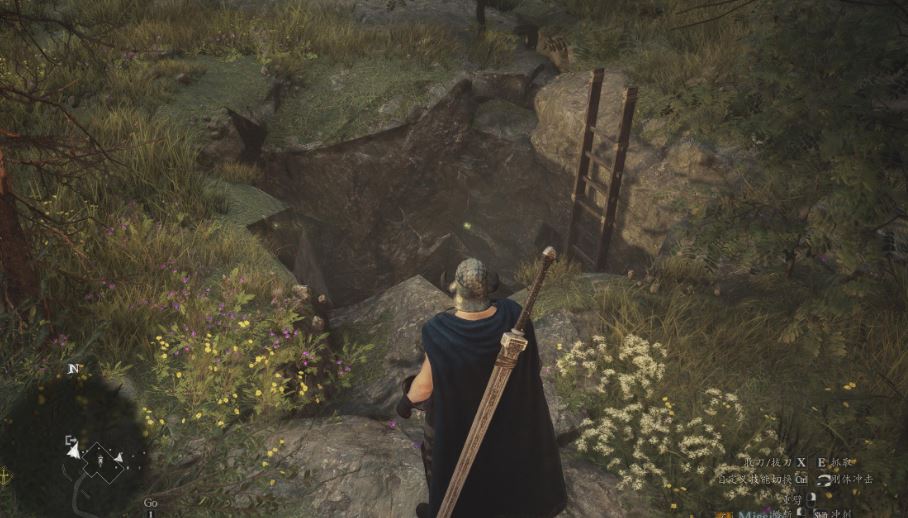The height and width of the screenshot is (518, 908).
Task: Select the north N compass marker
Action: [72, 369]
